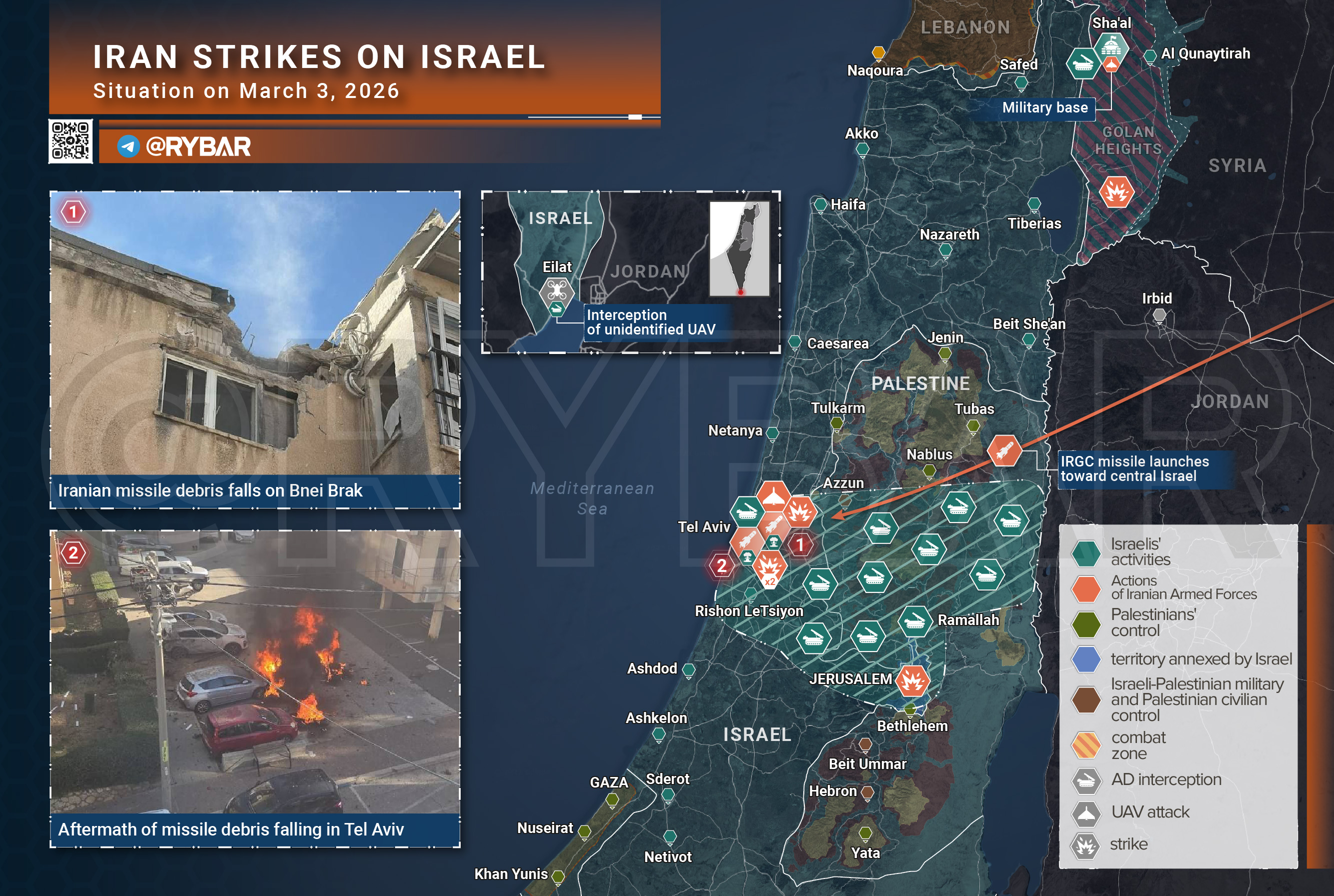Screen dimensions: 1334x896
Task: Open the Bnei Brak missile debris photo
Action: click(x=255, y=333)
